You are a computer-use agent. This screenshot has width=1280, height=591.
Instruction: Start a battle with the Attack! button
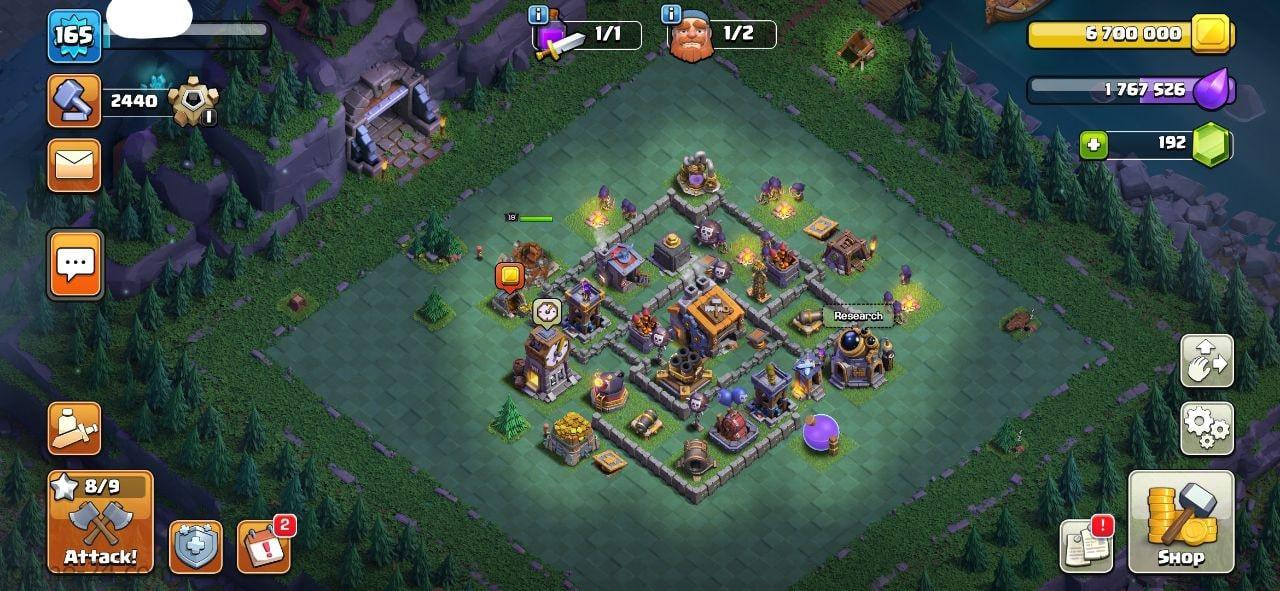(100, 521)
